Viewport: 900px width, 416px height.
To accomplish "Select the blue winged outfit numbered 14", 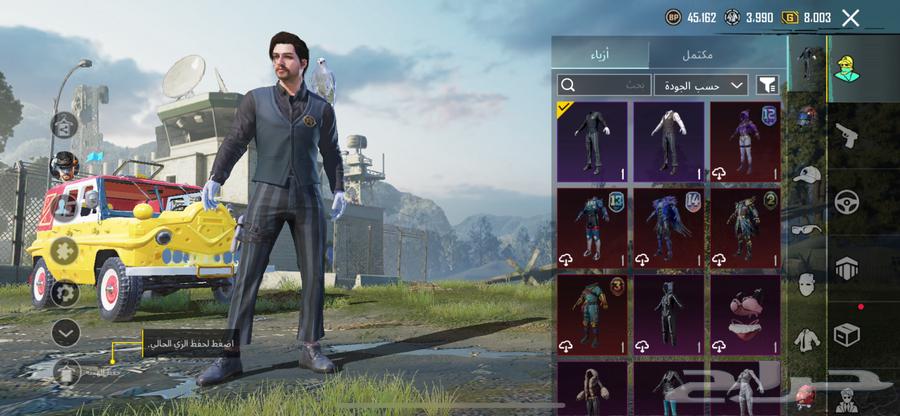I will pyautogui.click(x=669, y=229).
